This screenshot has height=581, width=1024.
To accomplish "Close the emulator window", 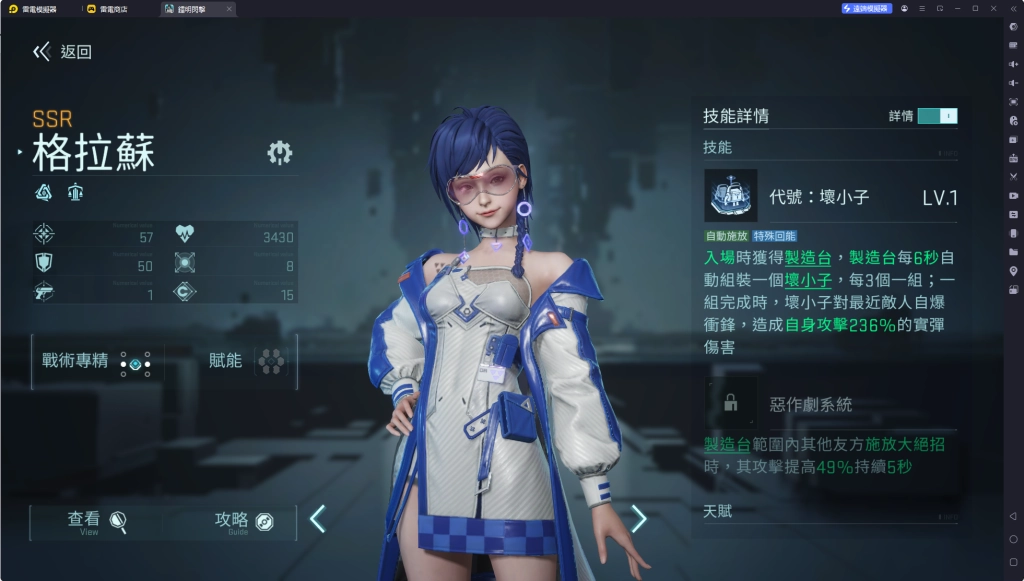I will point(993,9).
